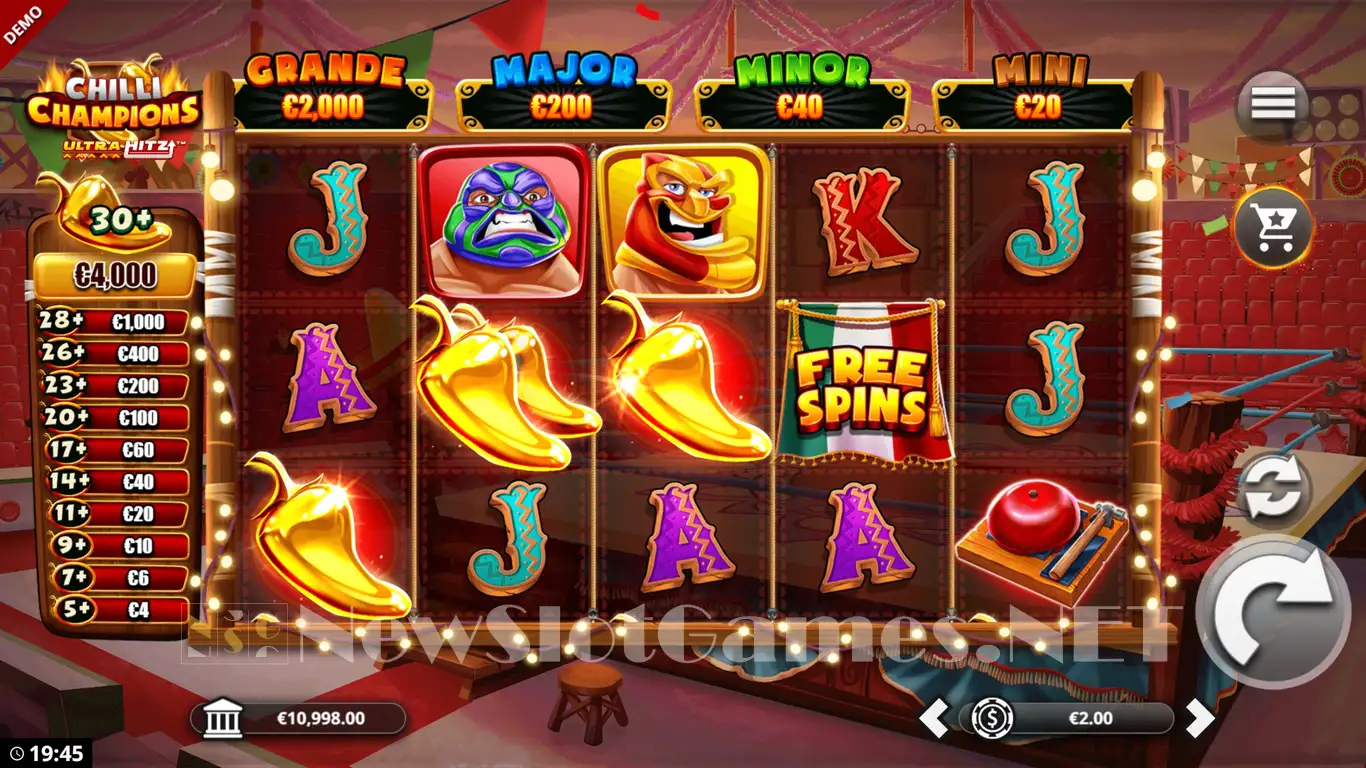Increase the bet with right arrow
This screenshot has width=1366, height=768.
[x=1199, y=718]
